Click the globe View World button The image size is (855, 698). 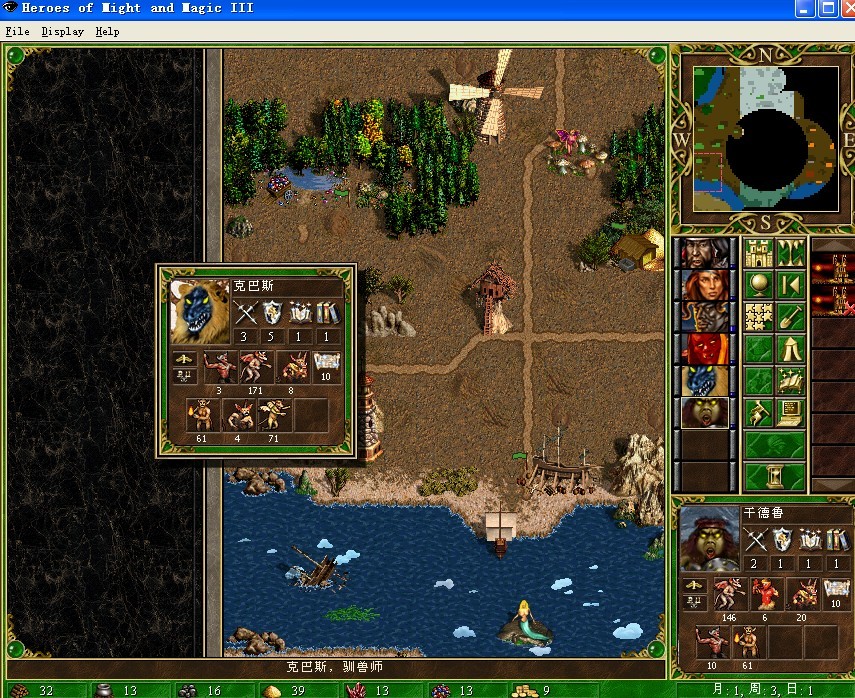[759, 284]
